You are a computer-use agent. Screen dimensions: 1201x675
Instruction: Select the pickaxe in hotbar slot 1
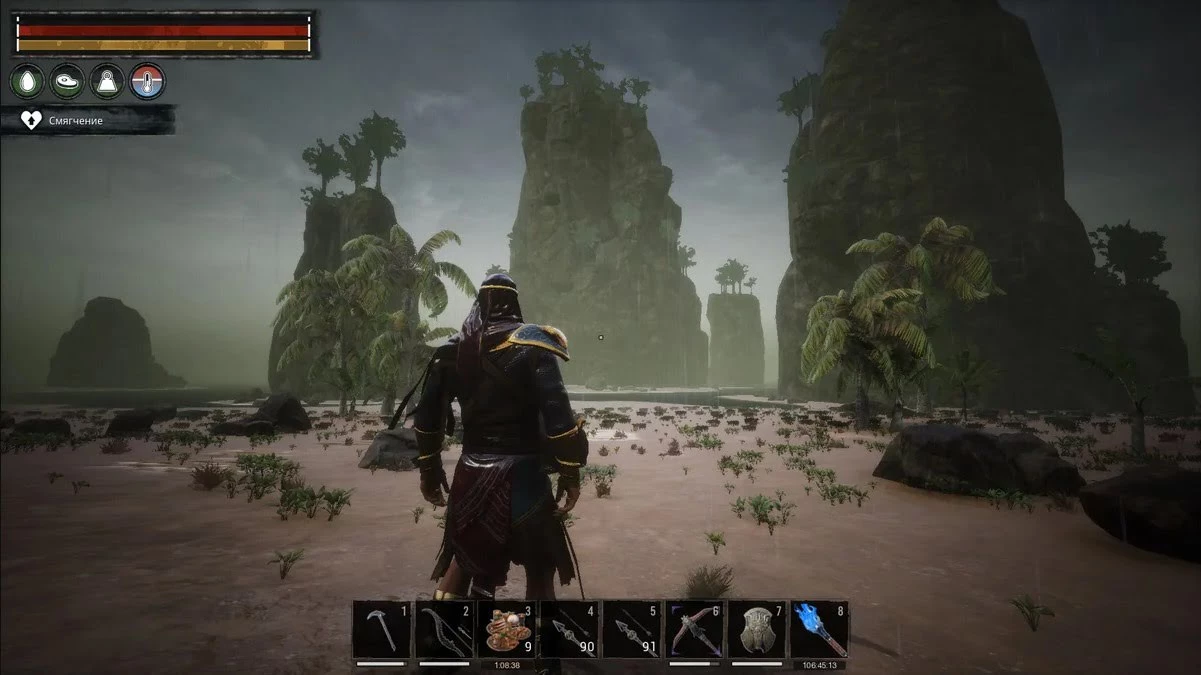pyautogui.click(x=381, y=629)
